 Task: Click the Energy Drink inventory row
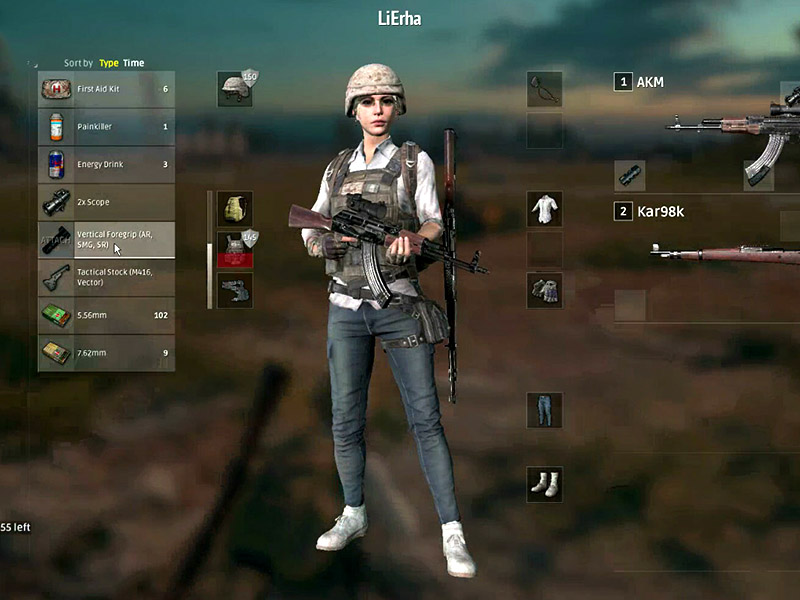click(106, 164)
